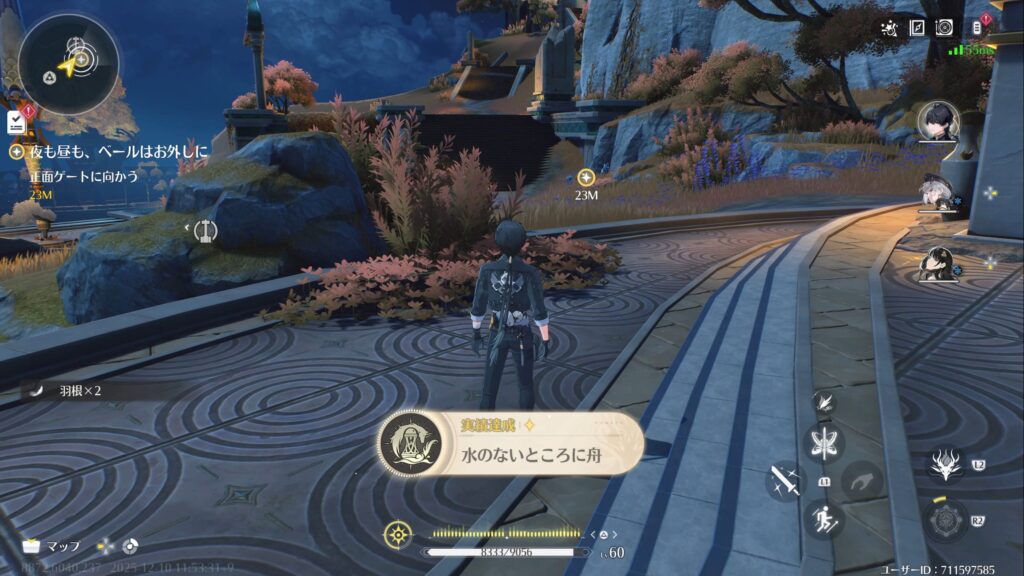The image size is (1024, 576).
Task: Open the guidebook icon in top bar
Action: tap(916, 28)
